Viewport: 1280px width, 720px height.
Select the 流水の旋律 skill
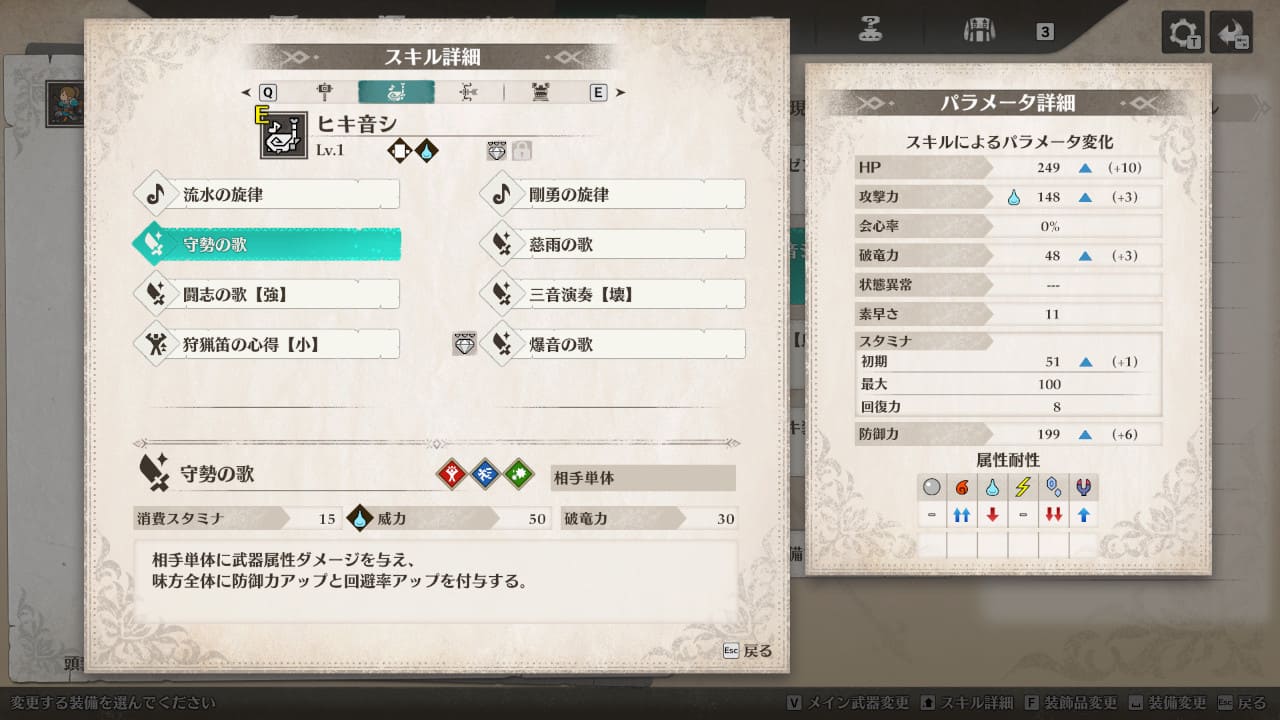tap(266, 195)
